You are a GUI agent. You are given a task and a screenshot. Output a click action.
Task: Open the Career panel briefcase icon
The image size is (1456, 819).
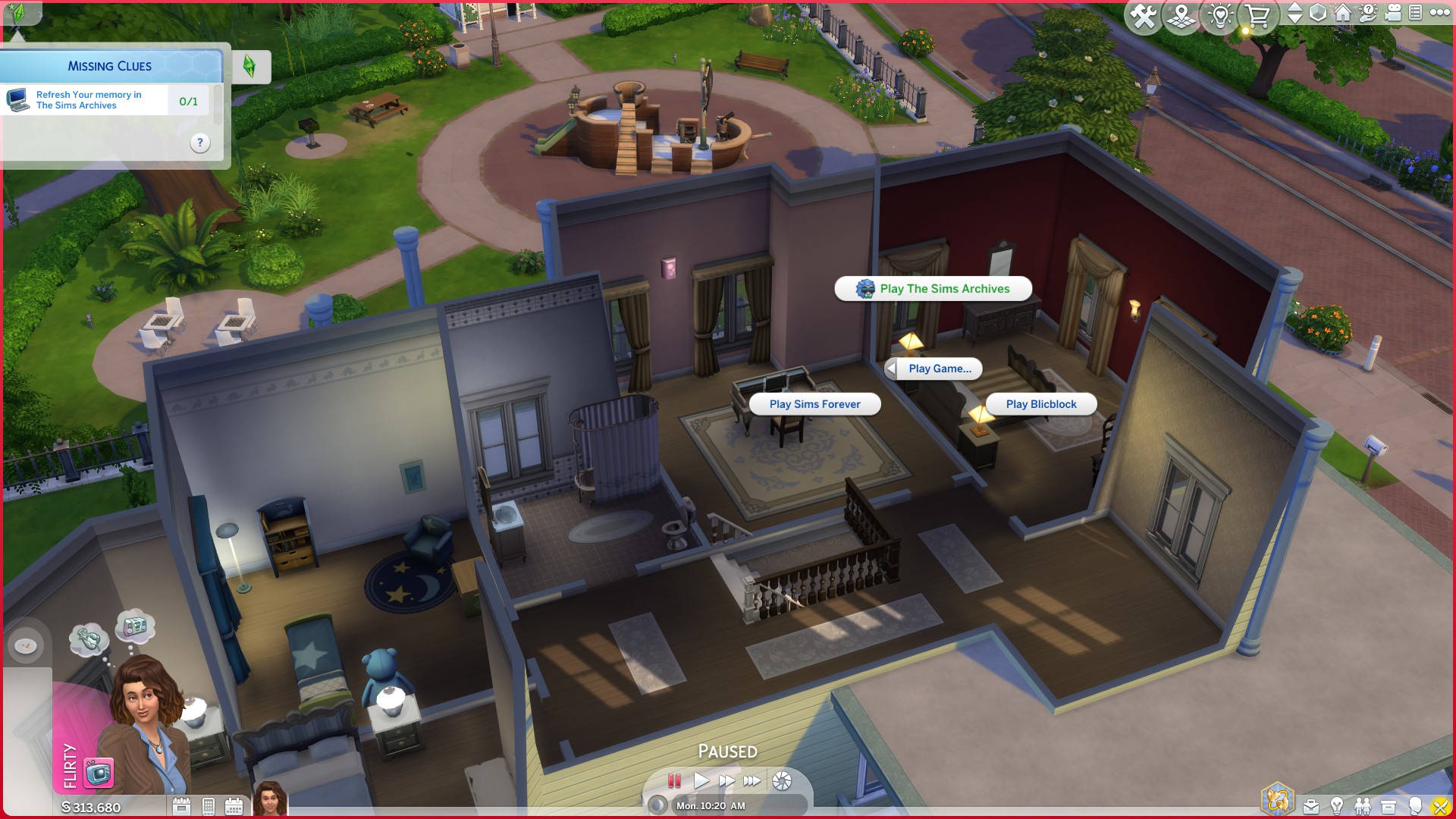pyautogui.click(x=1312, y=808)
